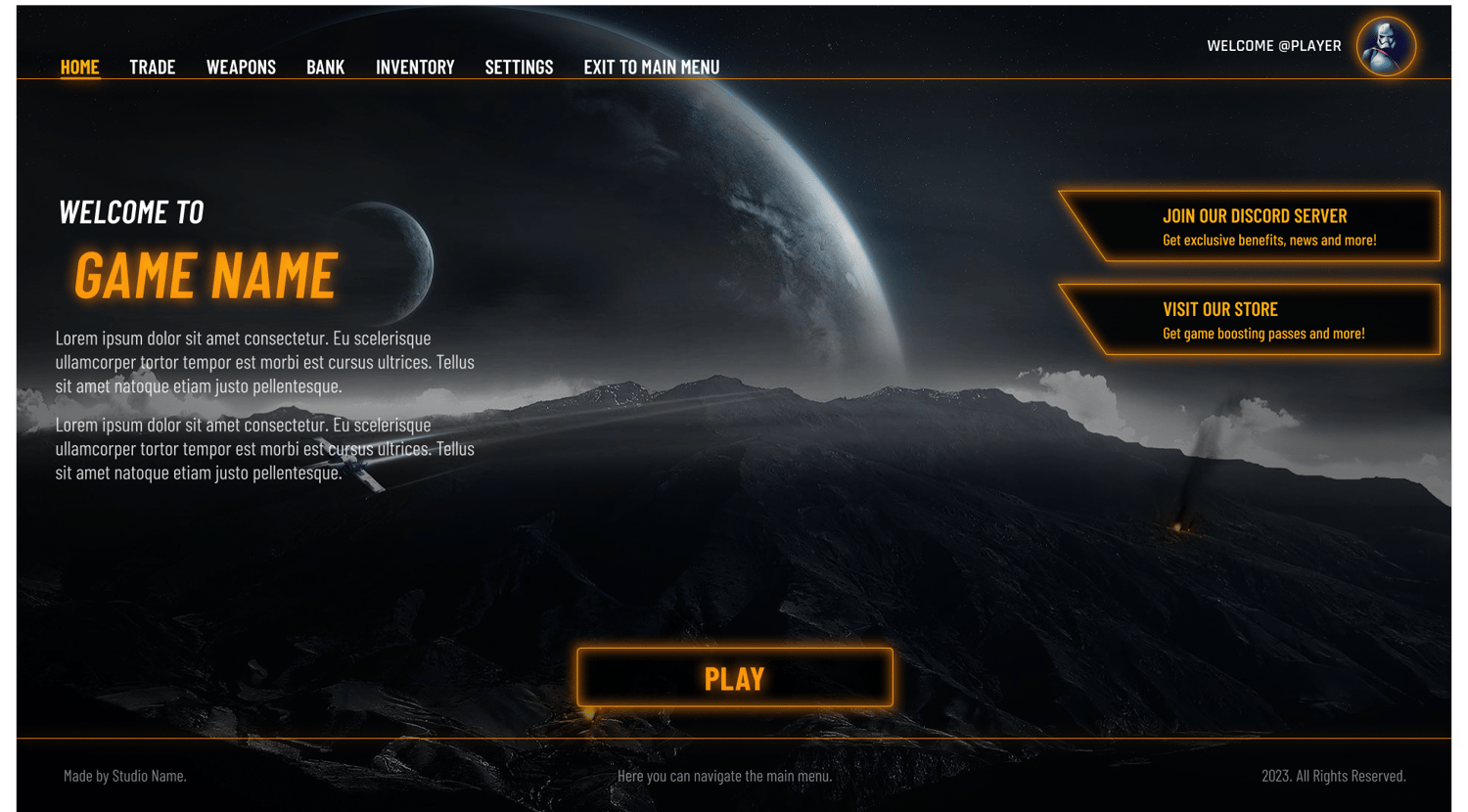1468x812 pixels.
Task: Go to the Weapons section
Action: point(241,68)
